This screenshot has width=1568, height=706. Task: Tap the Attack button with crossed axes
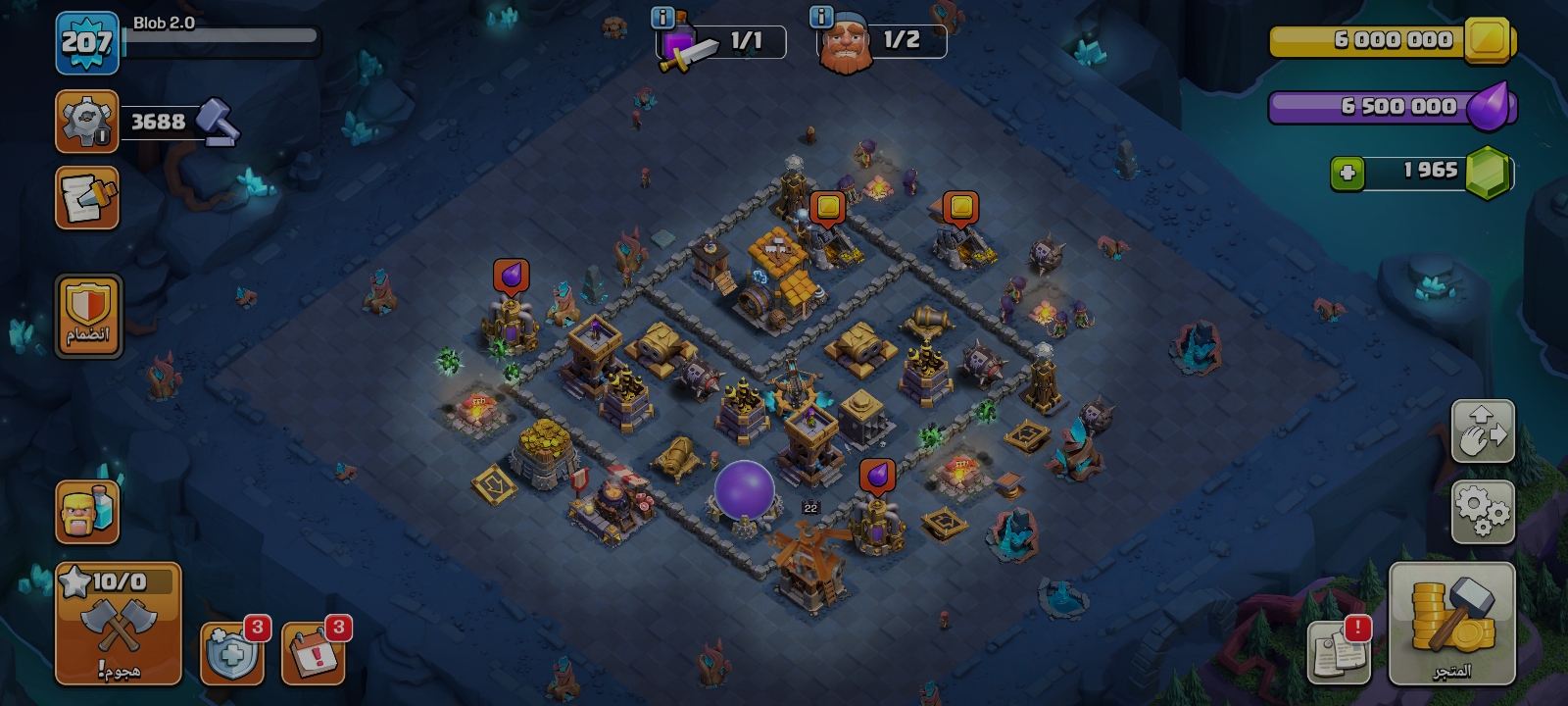[119, 624]
